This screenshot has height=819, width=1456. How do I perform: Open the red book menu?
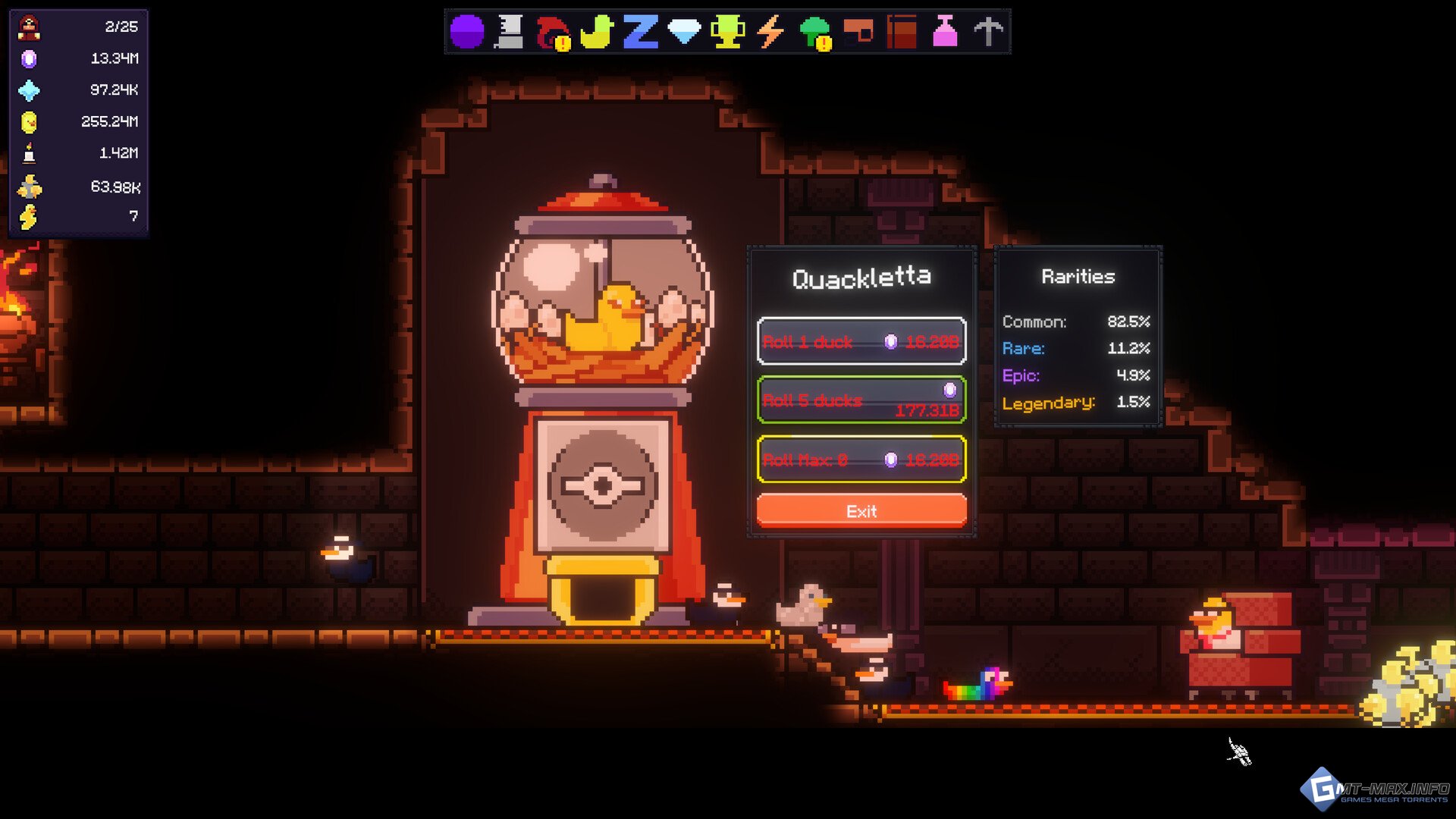(902, 32)
